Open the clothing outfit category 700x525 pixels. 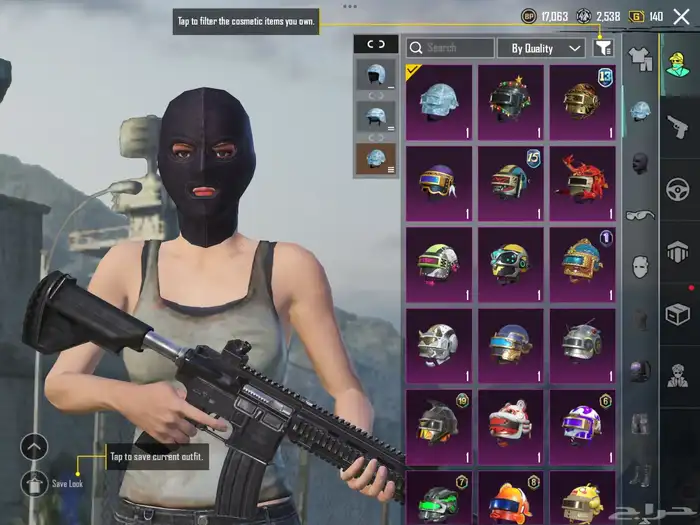coord(640,60)
